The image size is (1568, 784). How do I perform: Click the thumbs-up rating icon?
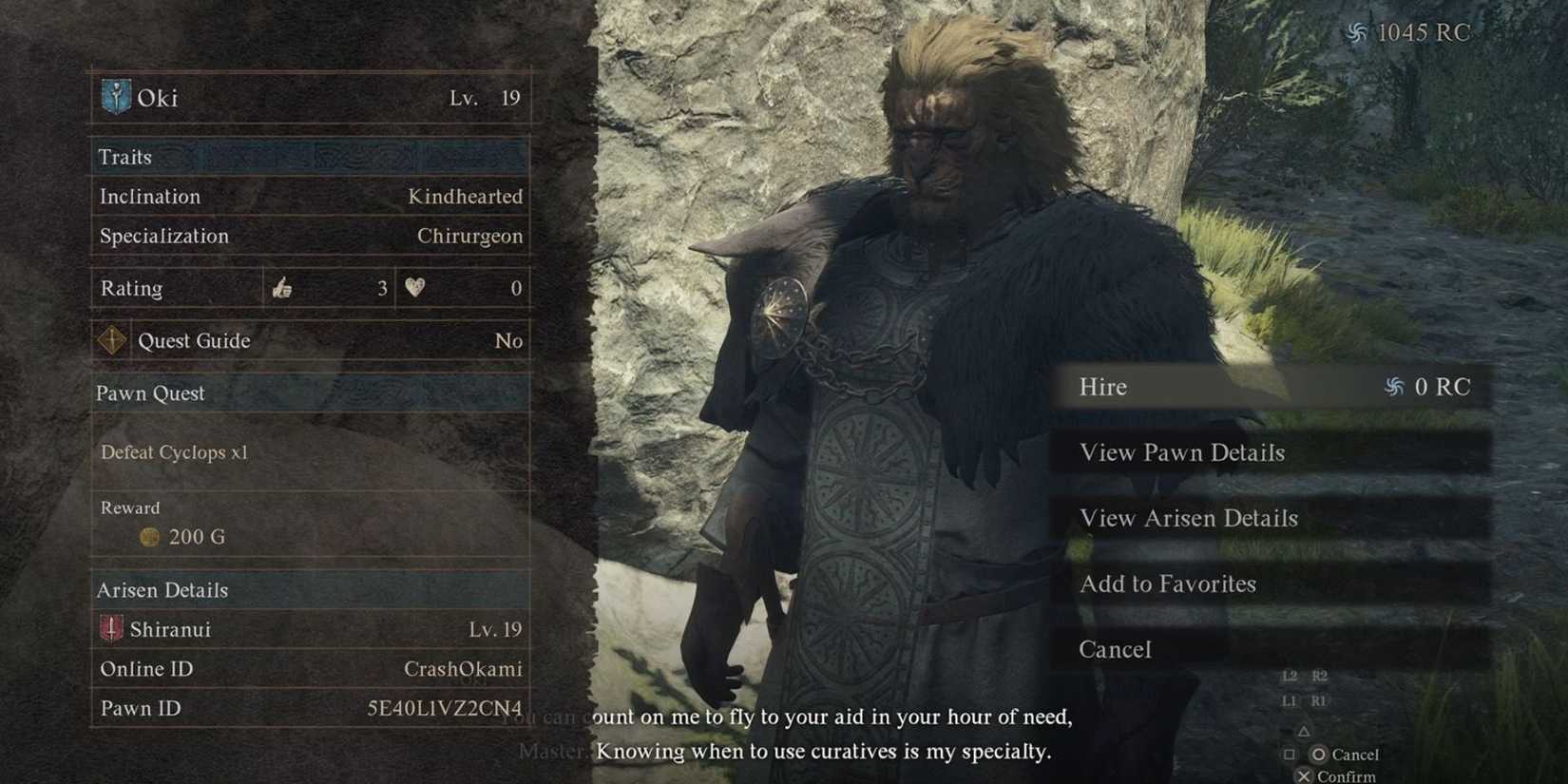[284, 288]
